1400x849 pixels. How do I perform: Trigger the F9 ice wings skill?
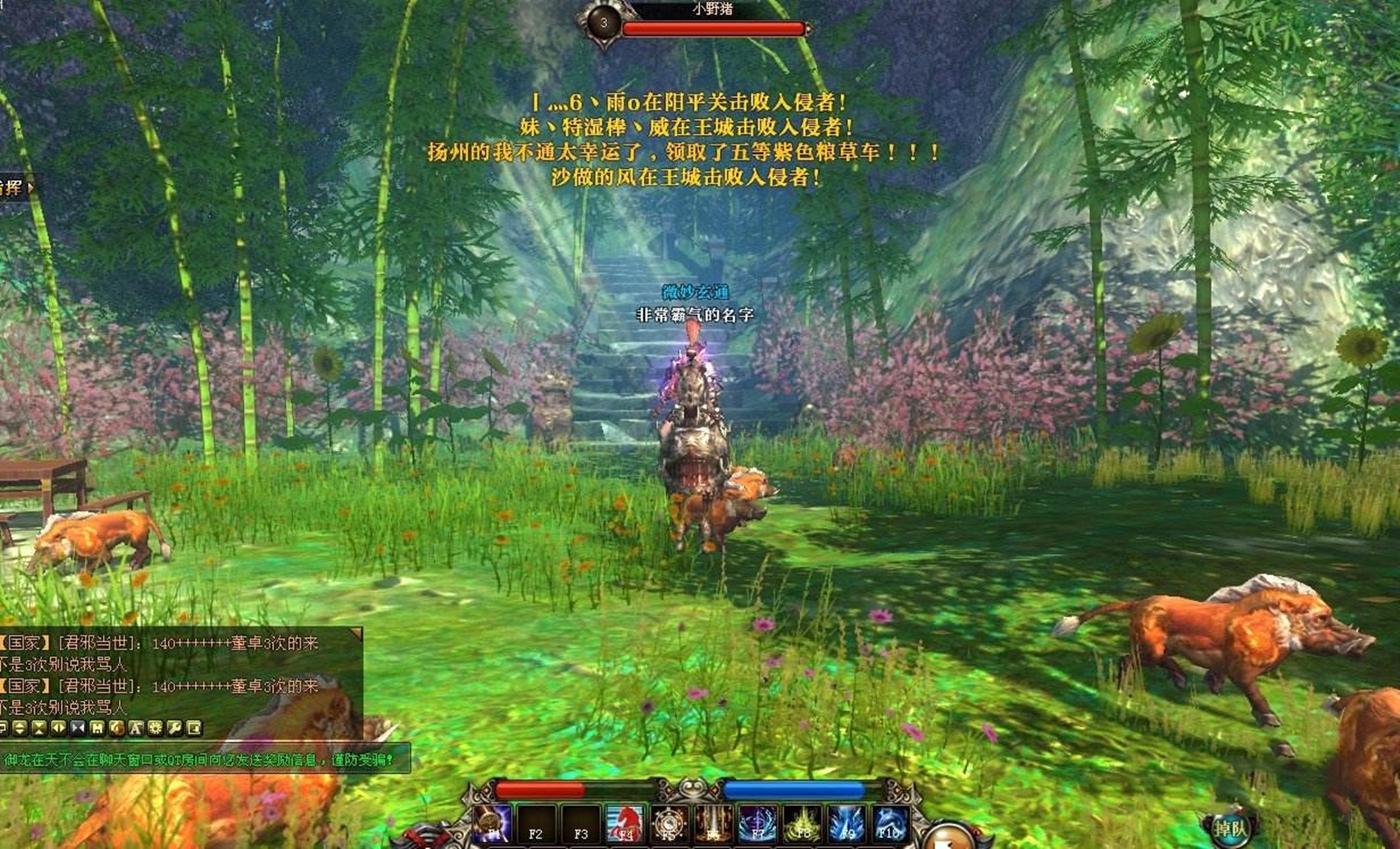pos(847,824)
